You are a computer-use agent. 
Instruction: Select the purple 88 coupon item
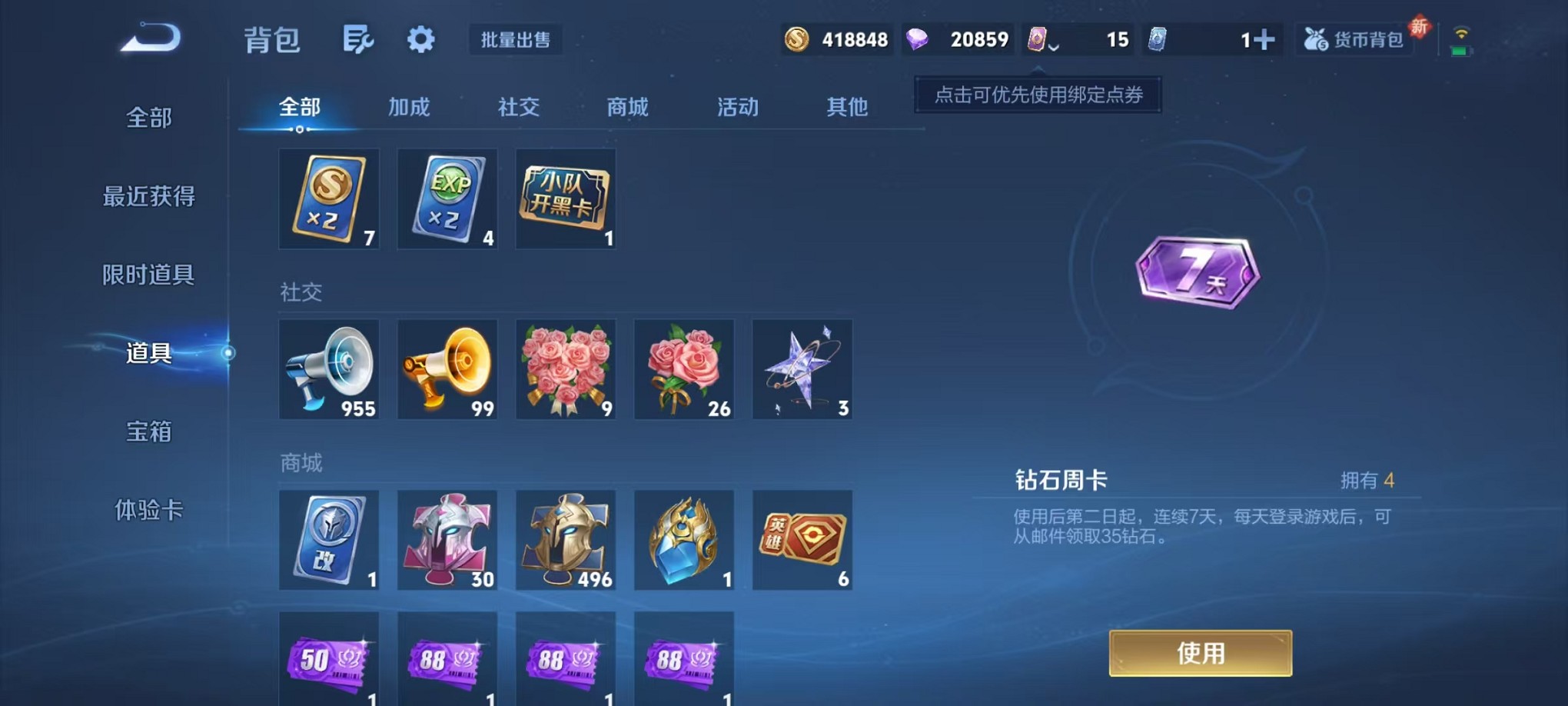tap(447, 660)
